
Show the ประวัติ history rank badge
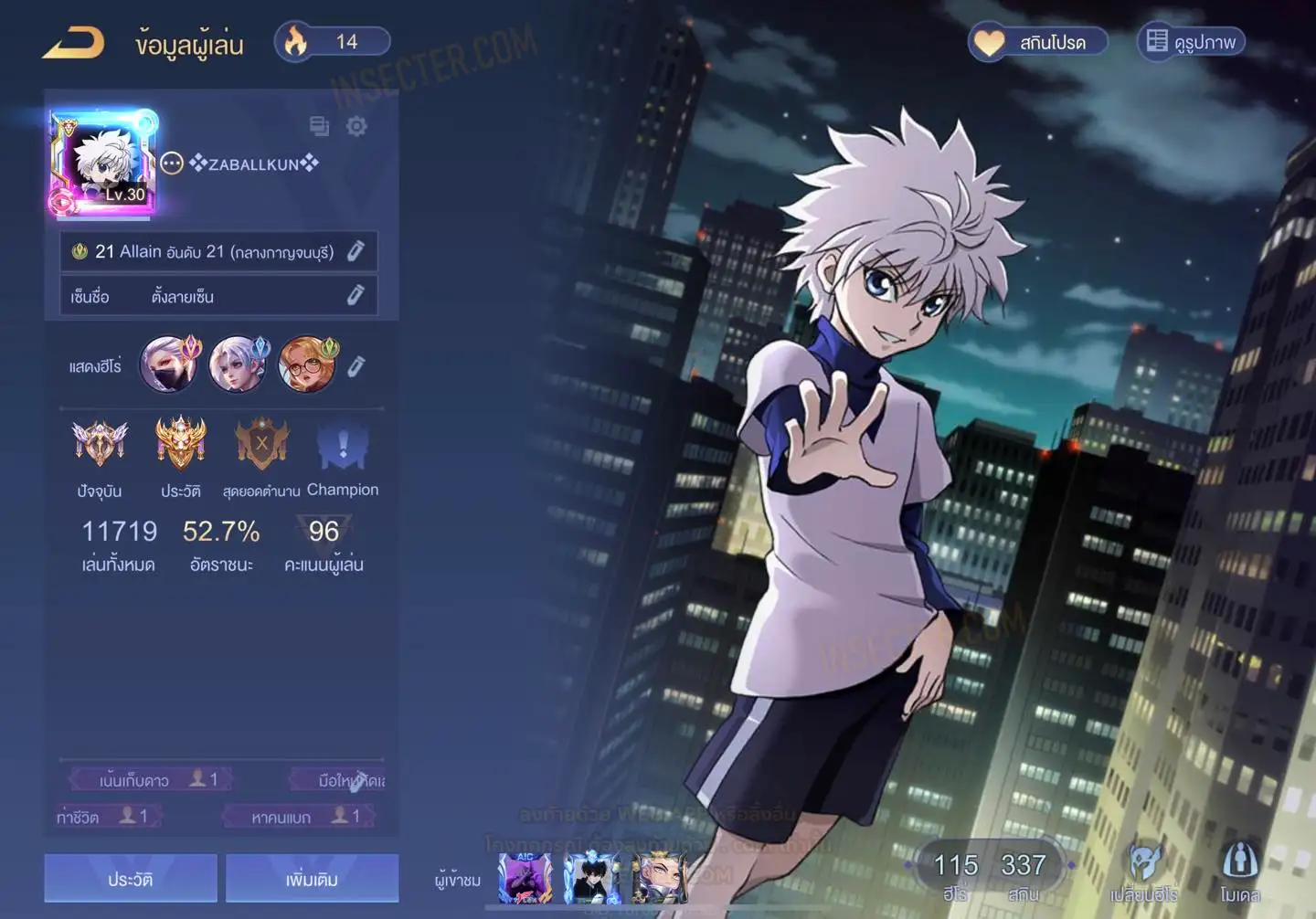[x=180, y=445]
